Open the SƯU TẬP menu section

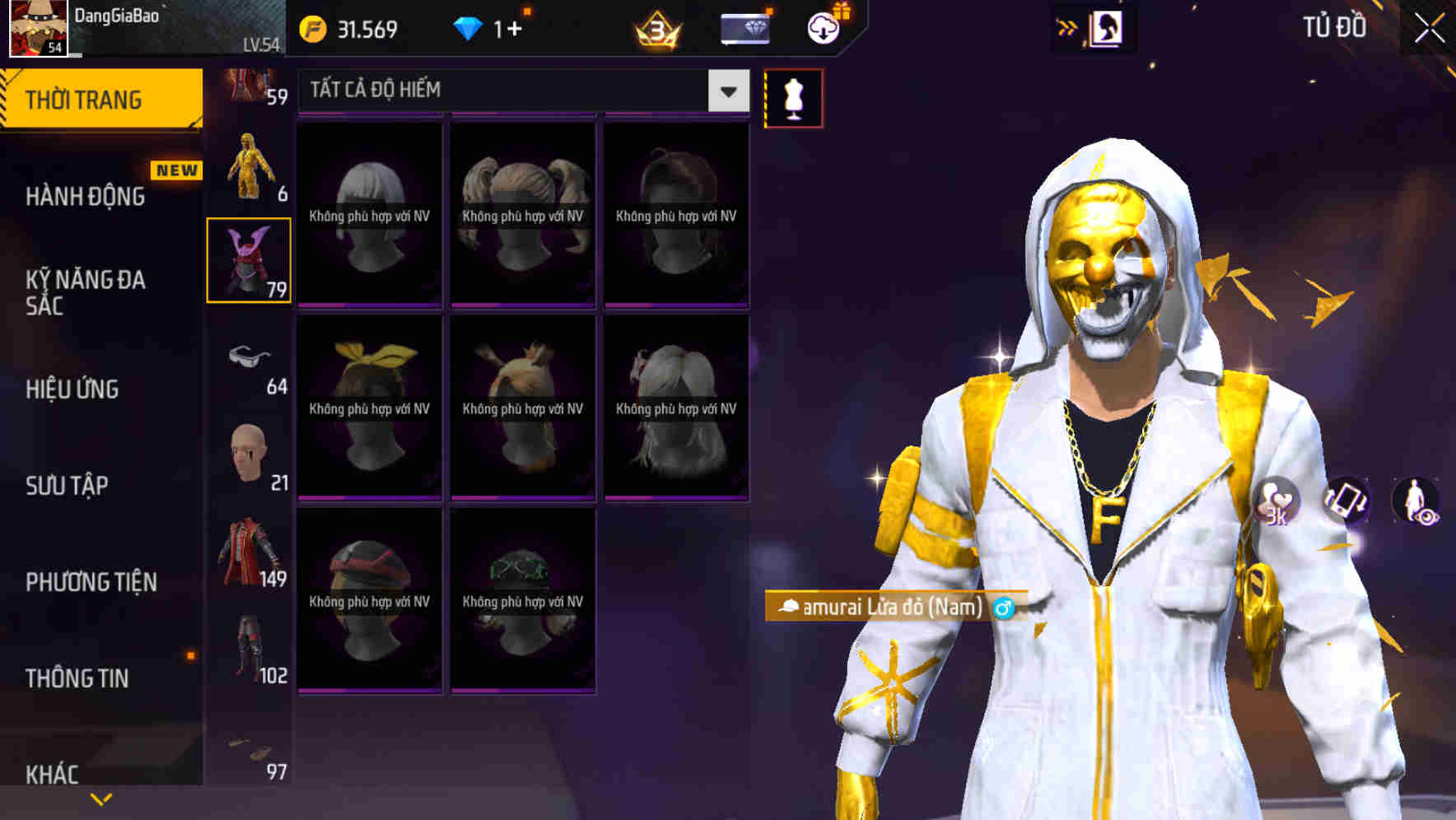point(70,486)
